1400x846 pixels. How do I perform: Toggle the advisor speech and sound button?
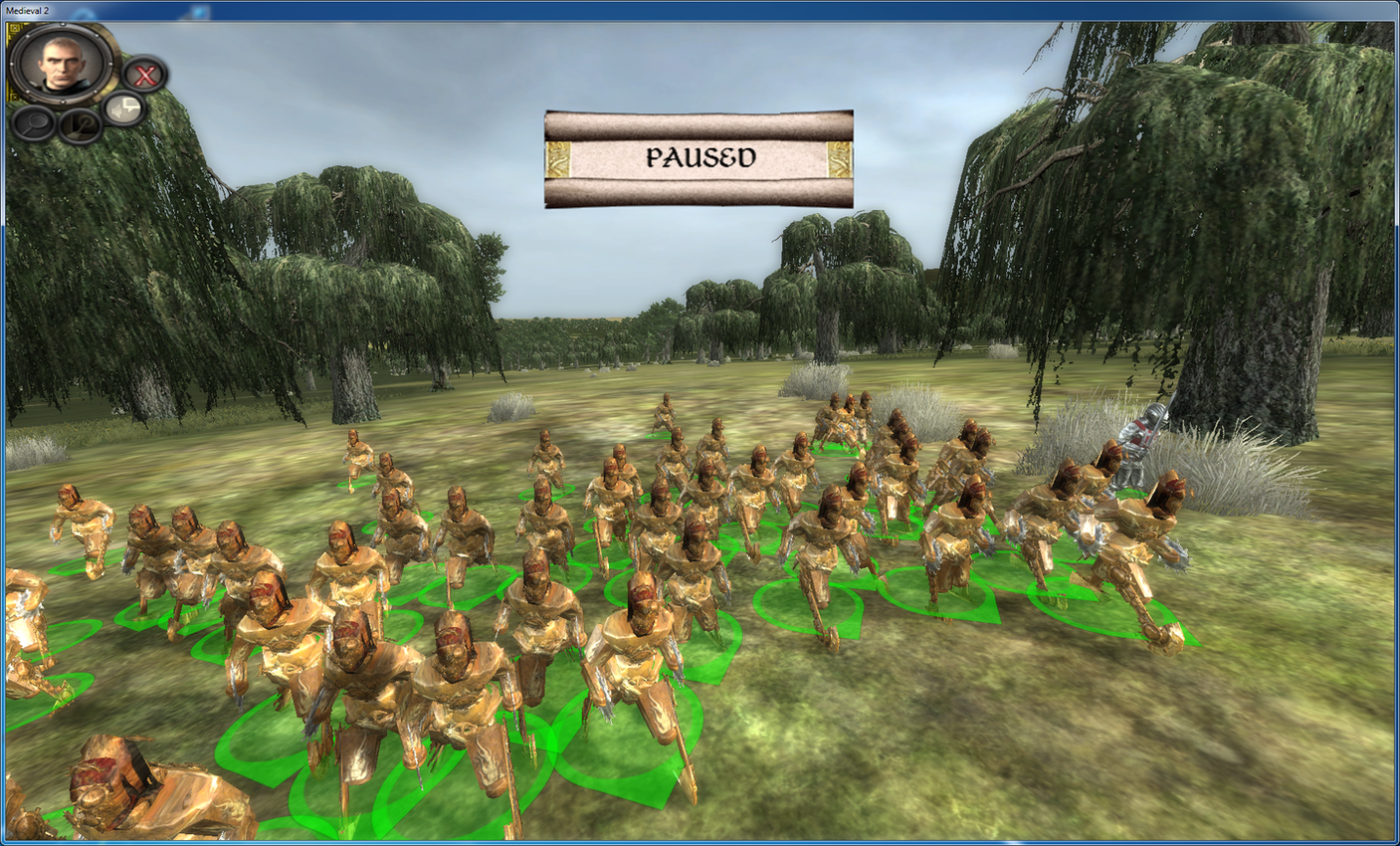pos(124,107)
